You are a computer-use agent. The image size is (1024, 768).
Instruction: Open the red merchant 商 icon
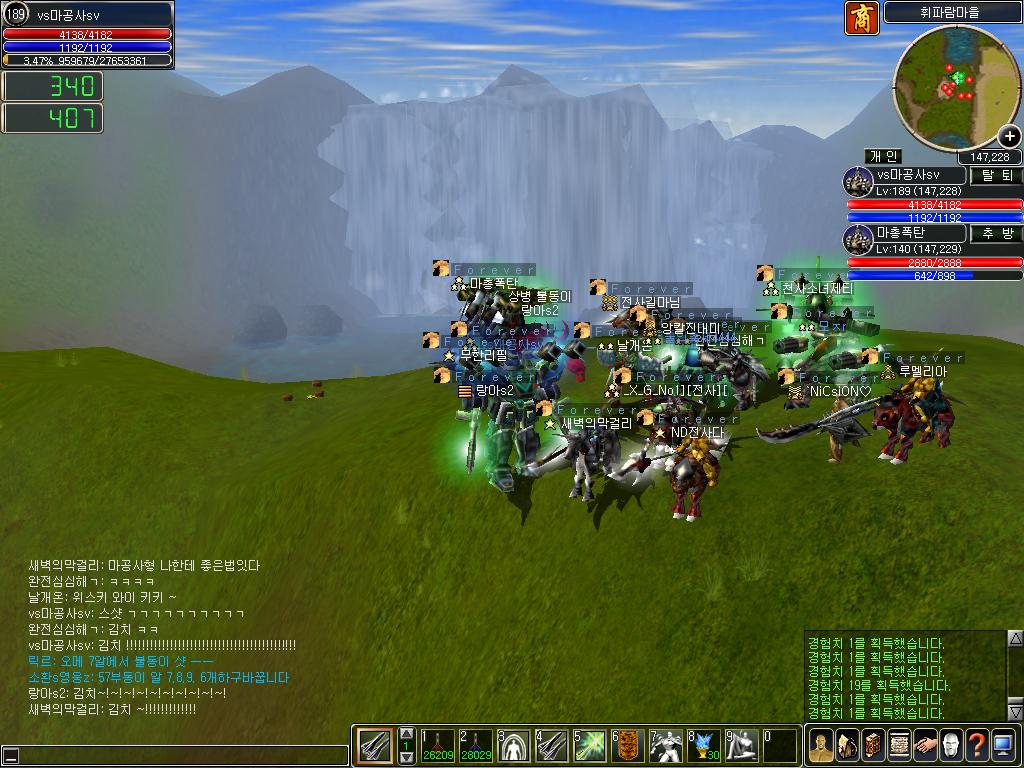tap(862, 18)
